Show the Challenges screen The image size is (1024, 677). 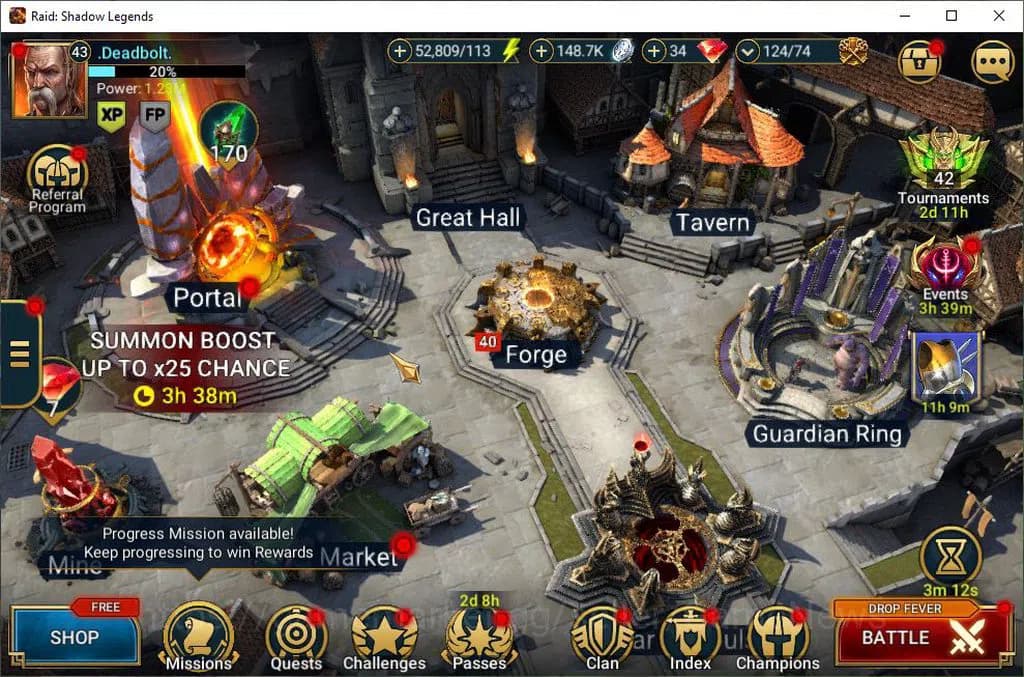coord(384,636)
